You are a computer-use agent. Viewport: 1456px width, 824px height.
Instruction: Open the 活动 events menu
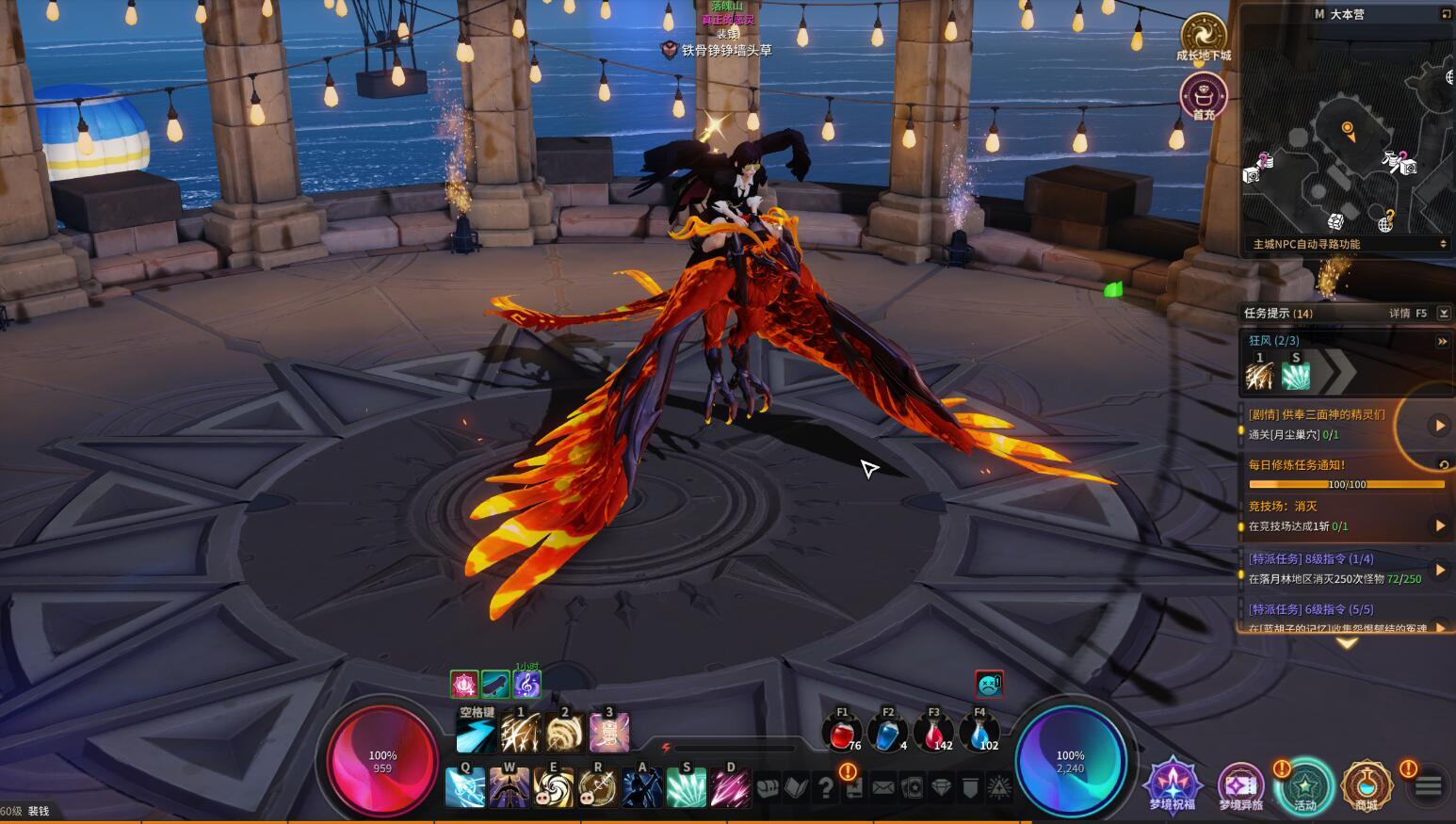[1305, 784]
